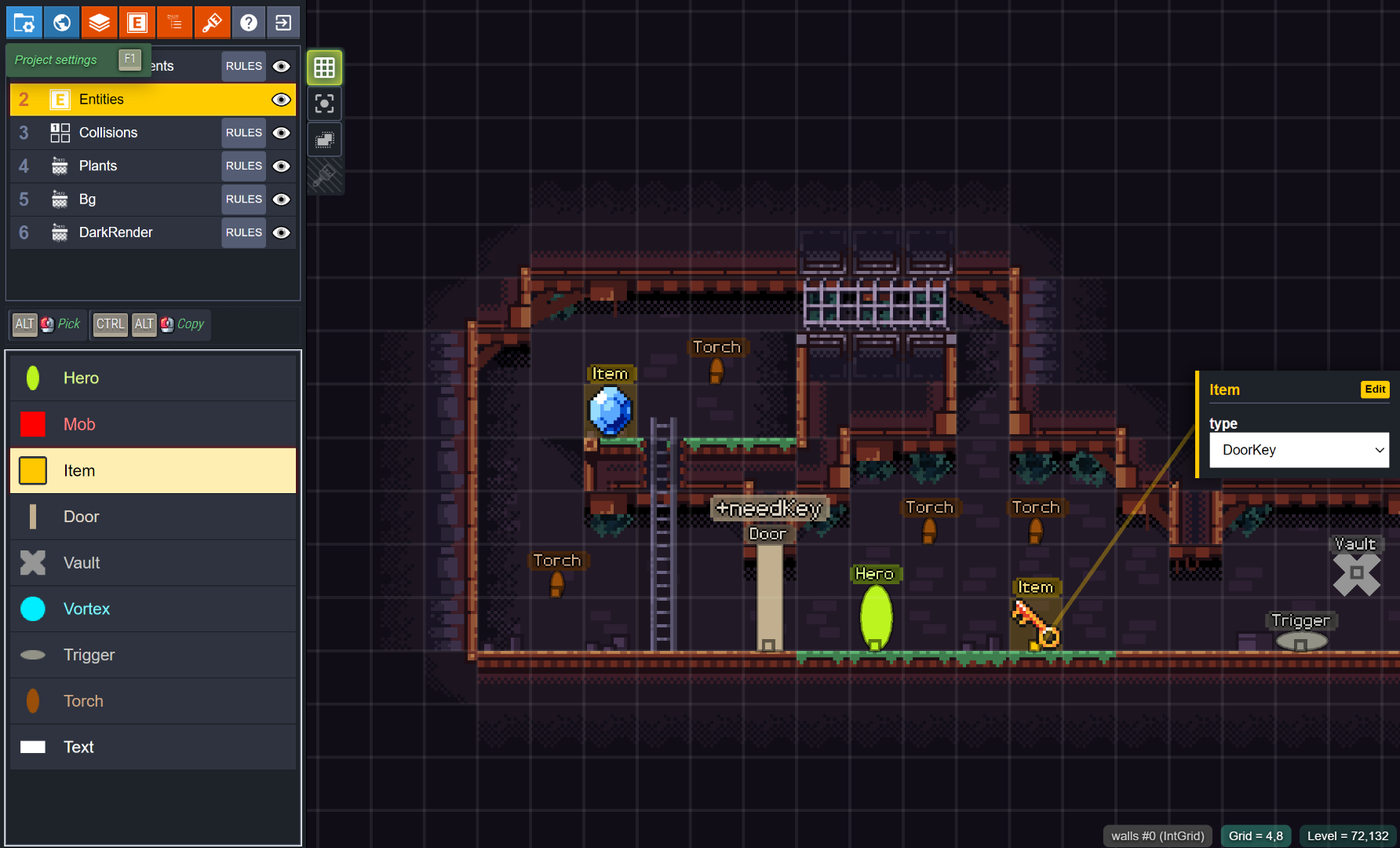Image resolution: width=1400 pixels, height=848 pixels.
Task: Select the Plants layer
Action: (98, 166)
